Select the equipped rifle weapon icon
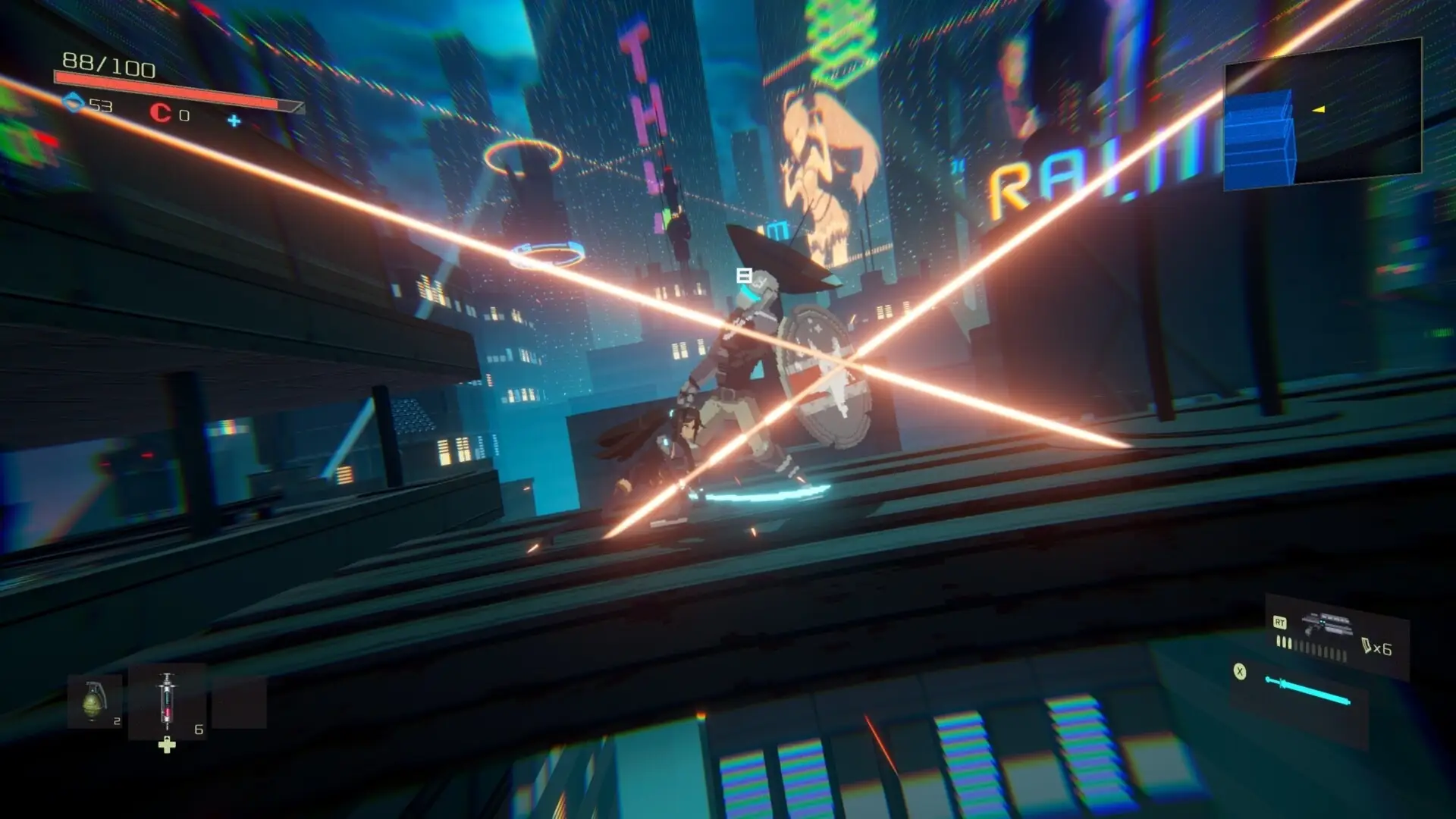Image resolution: width=1456 pixels, height=819 pixels. pyautogui.click(x=1327, y=626)
